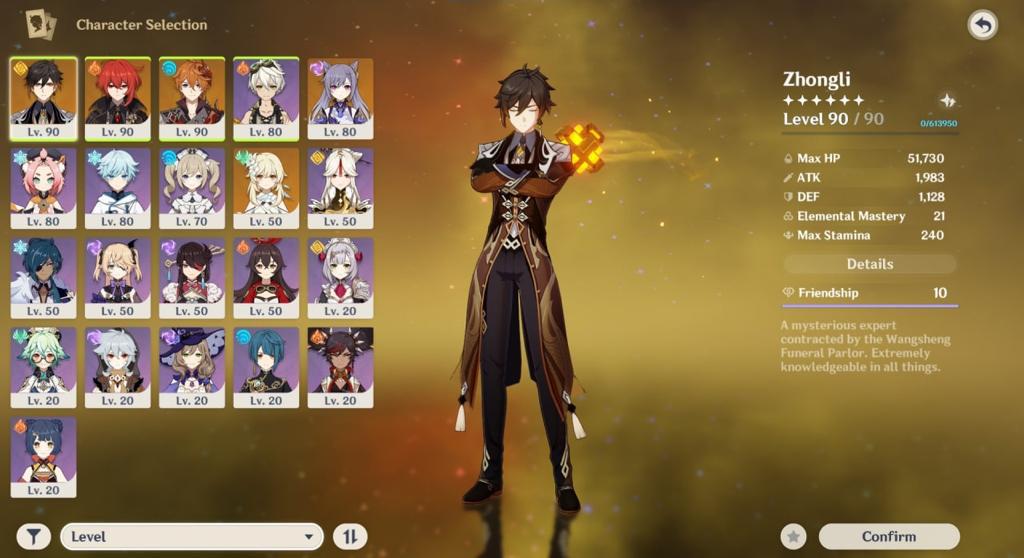Choose Xiangling in the last row

click(44, 456)
